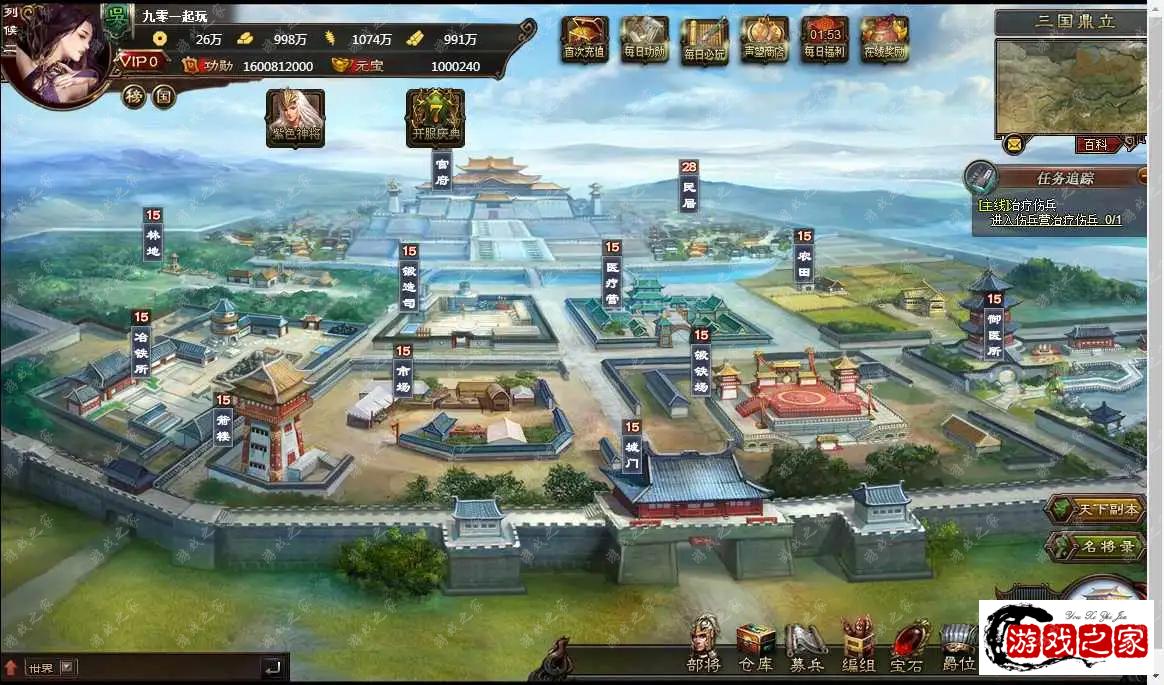
Task: Open the 部将 generals menu
Action: (x=704, y=645)
